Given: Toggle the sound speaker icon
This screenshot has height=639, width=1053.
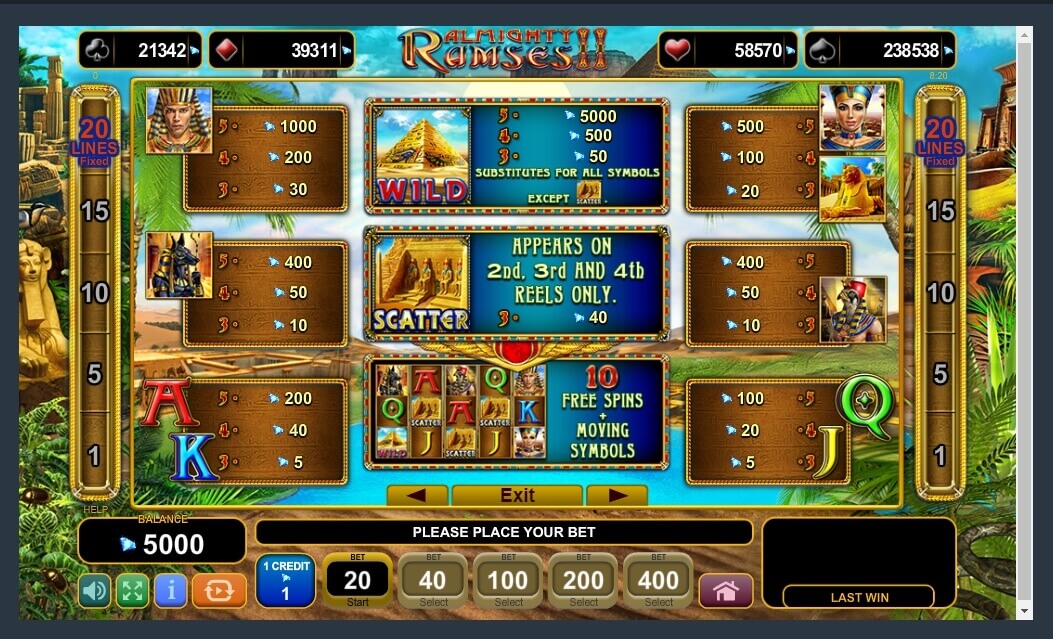Looking at the screenshot, I should (x=95, y=590).
